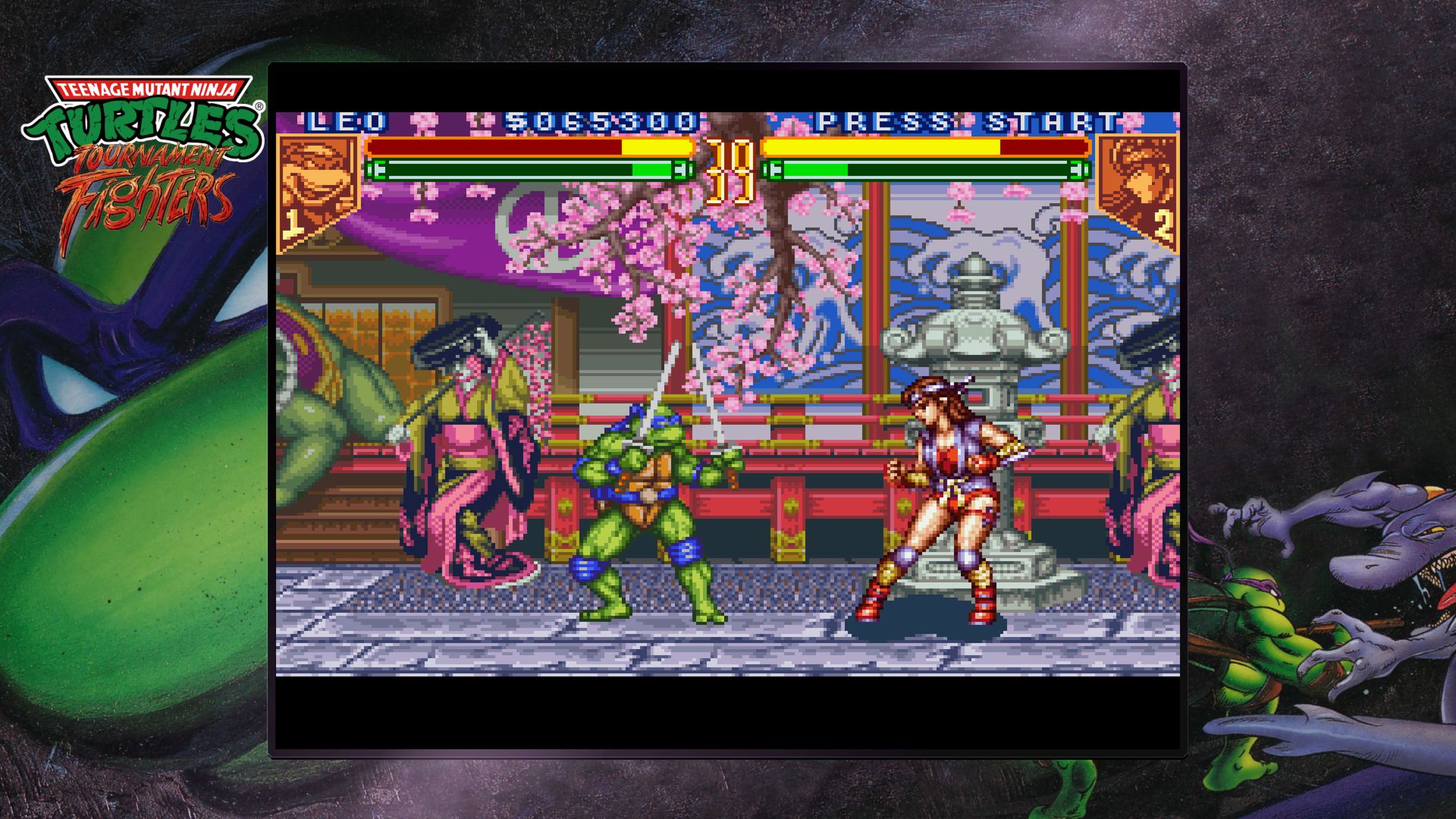This screenshot has width=1456, height=819.
Task: Click the opponent's health bar on the right
Action: coord(925,148)
